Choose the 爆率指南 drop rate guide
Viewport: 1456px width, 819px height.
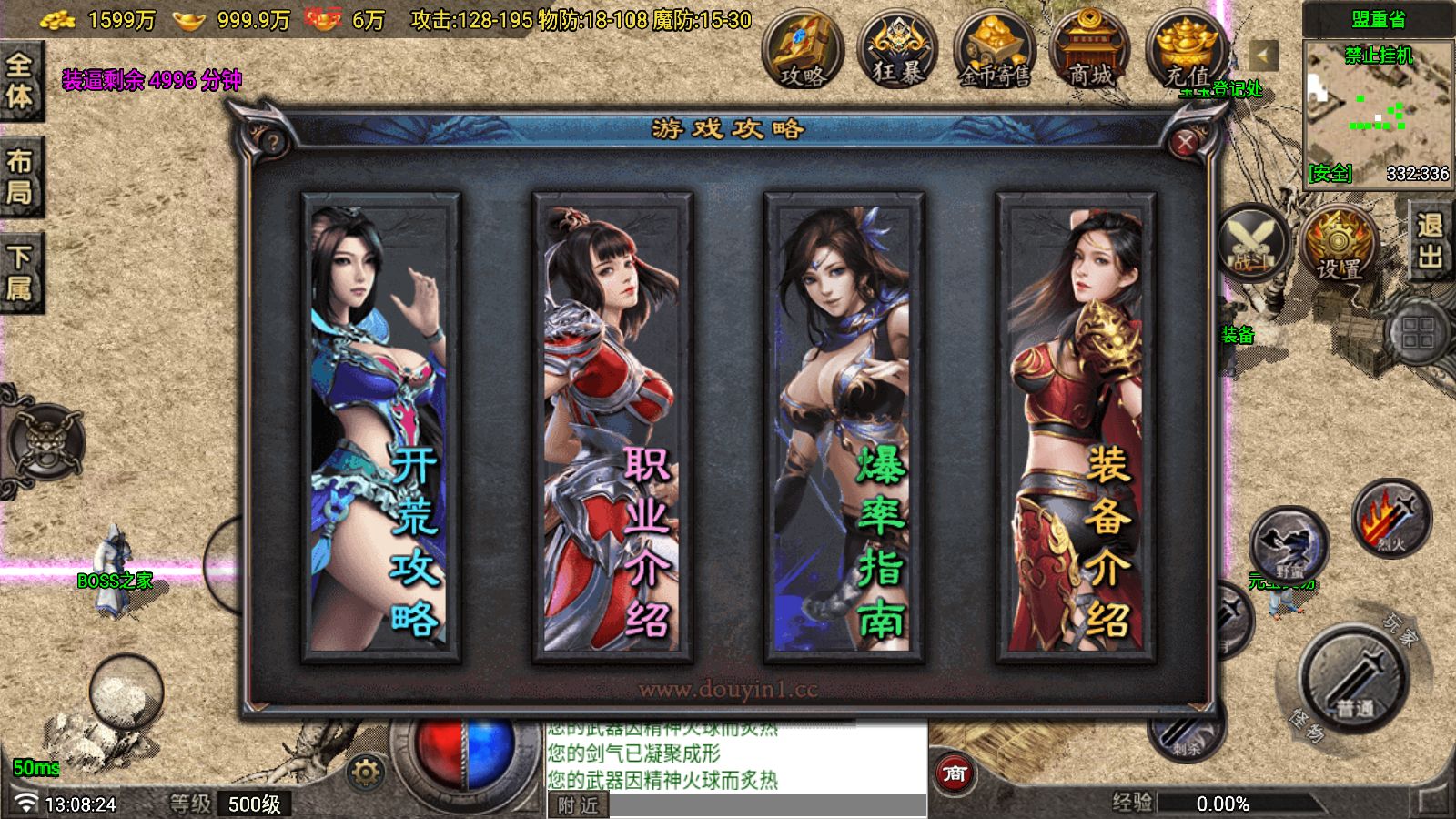click(844, 425)
